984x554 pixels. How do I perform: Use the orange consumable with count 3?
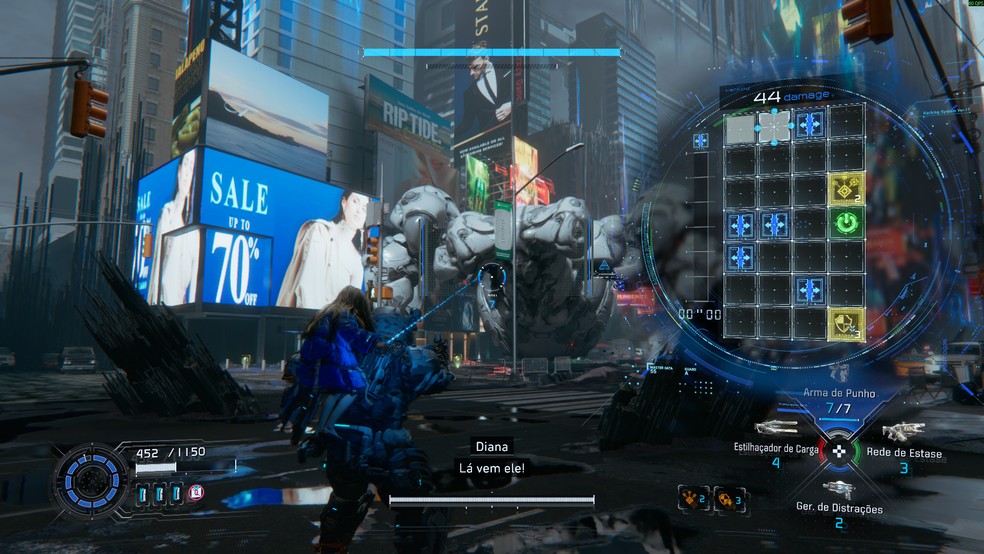729,497
